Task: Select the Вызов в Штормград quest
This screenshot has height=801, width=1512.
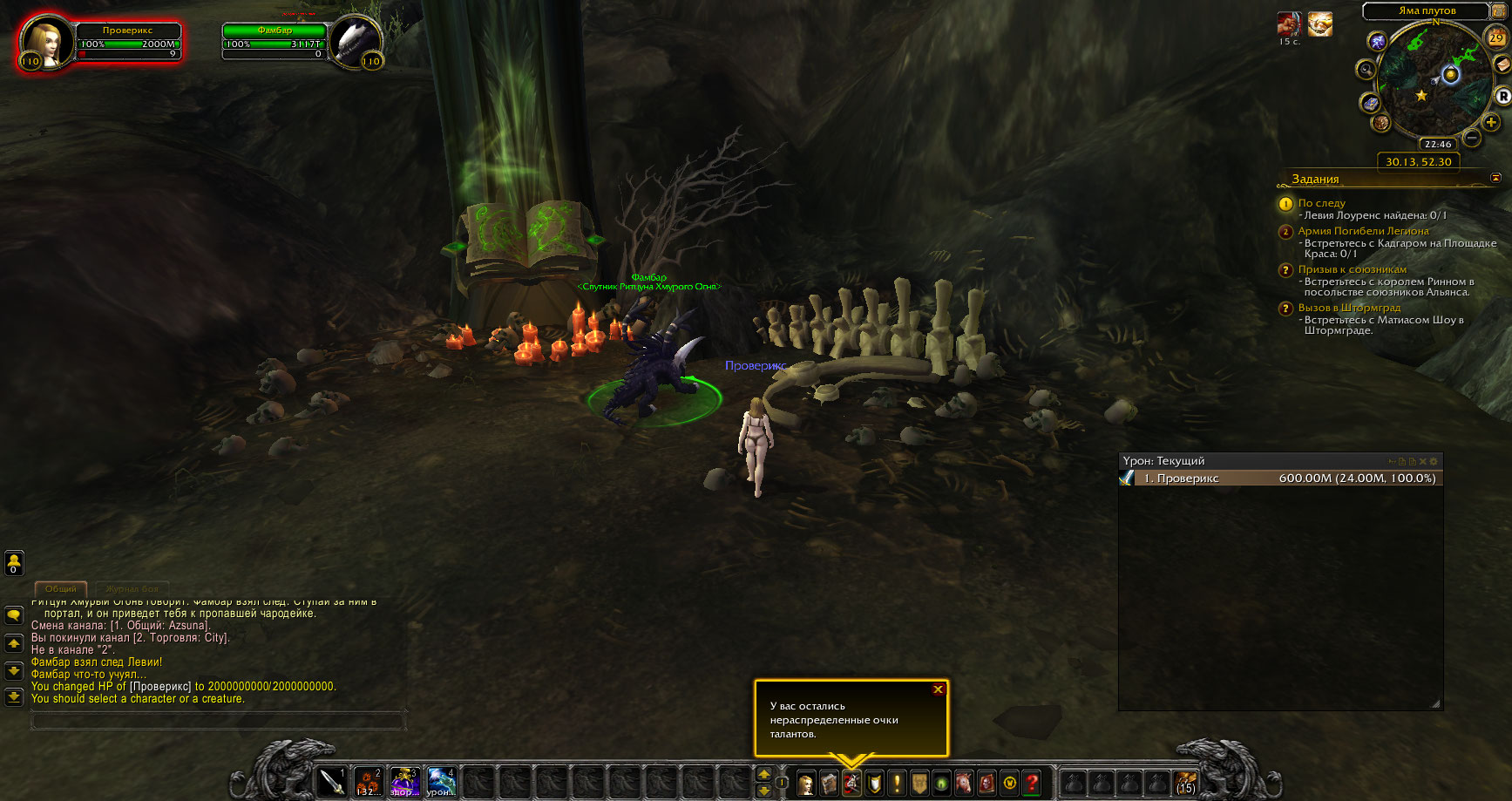Action: [1349, 308]
